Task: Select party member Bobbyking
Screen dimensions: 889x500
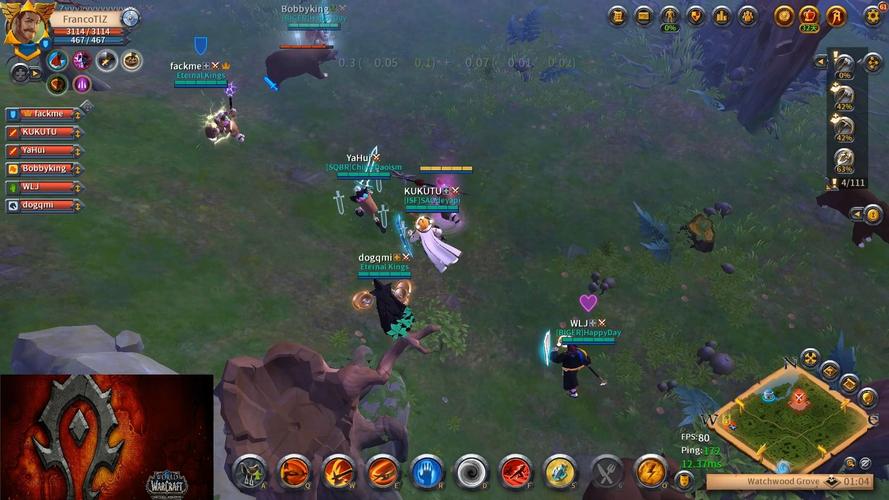Action: coord(44,168)
